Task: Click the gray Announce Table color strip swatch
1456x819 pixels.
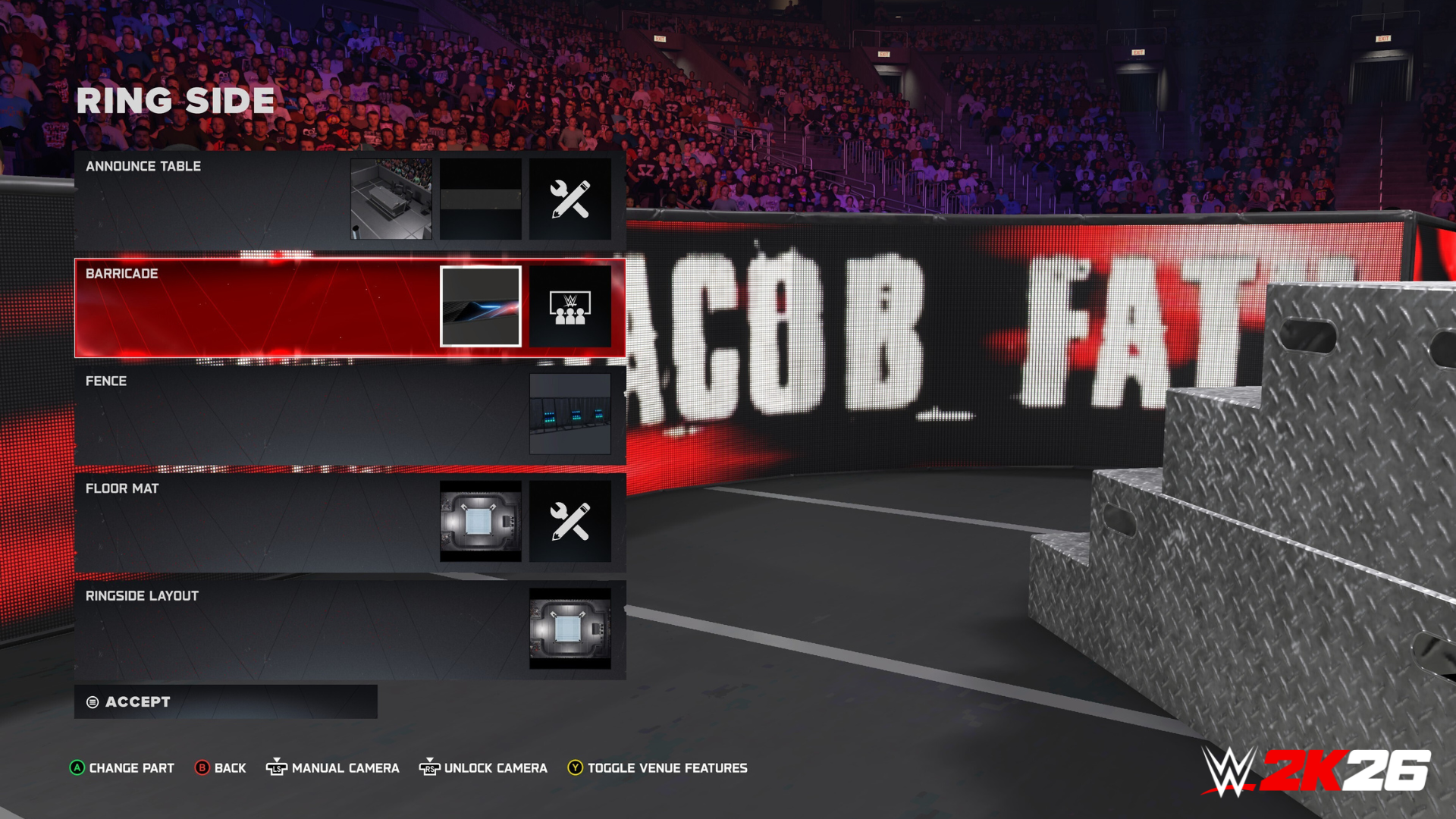Action: 480,199
